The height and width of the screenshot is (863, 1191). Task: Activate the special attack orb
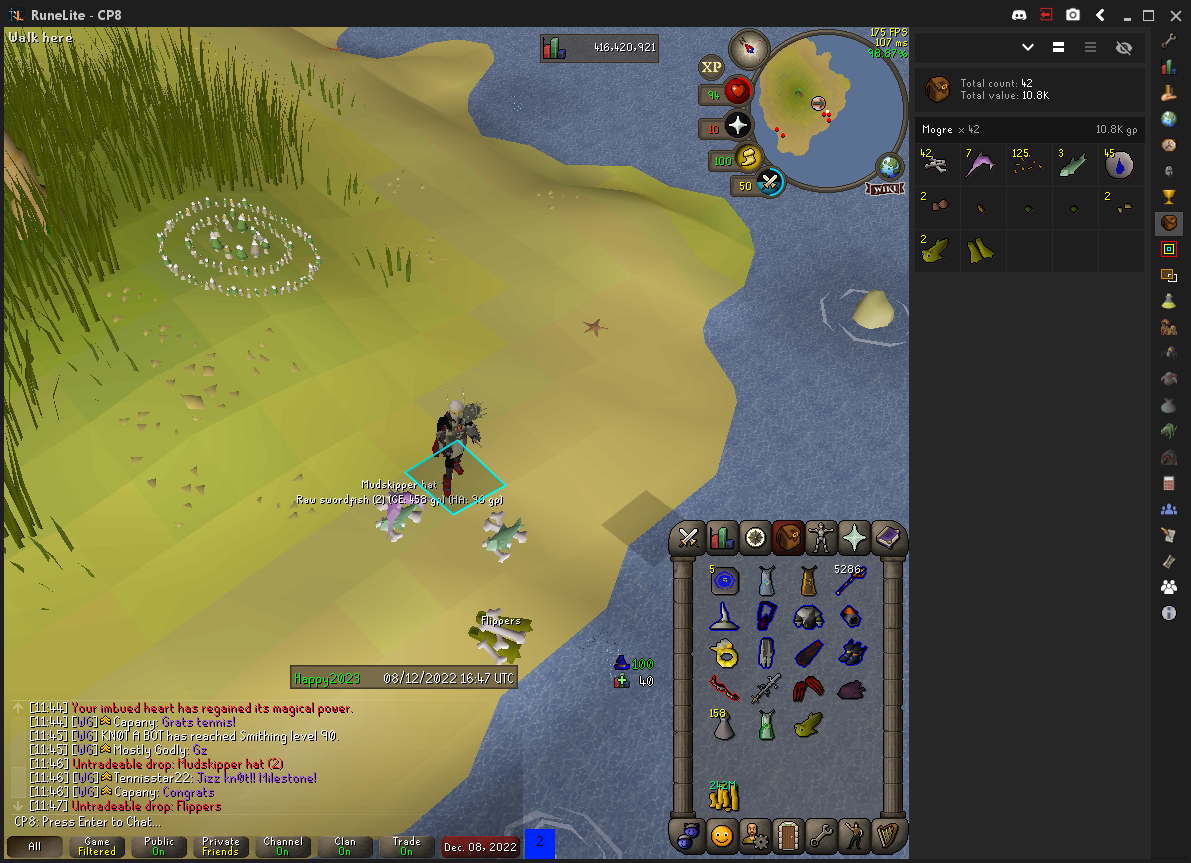pos(770,183)
